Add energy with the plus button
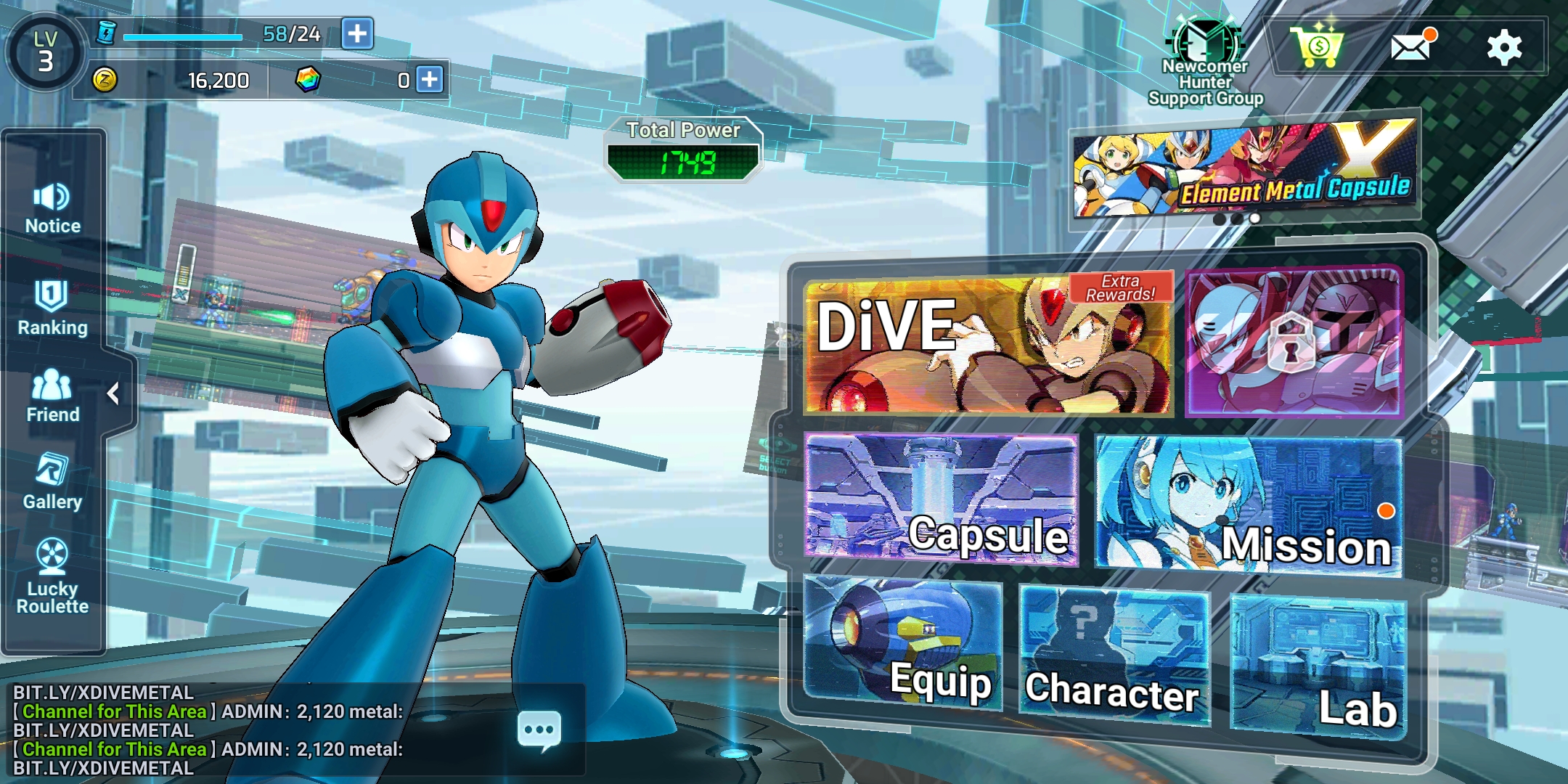 coord(357,33)
